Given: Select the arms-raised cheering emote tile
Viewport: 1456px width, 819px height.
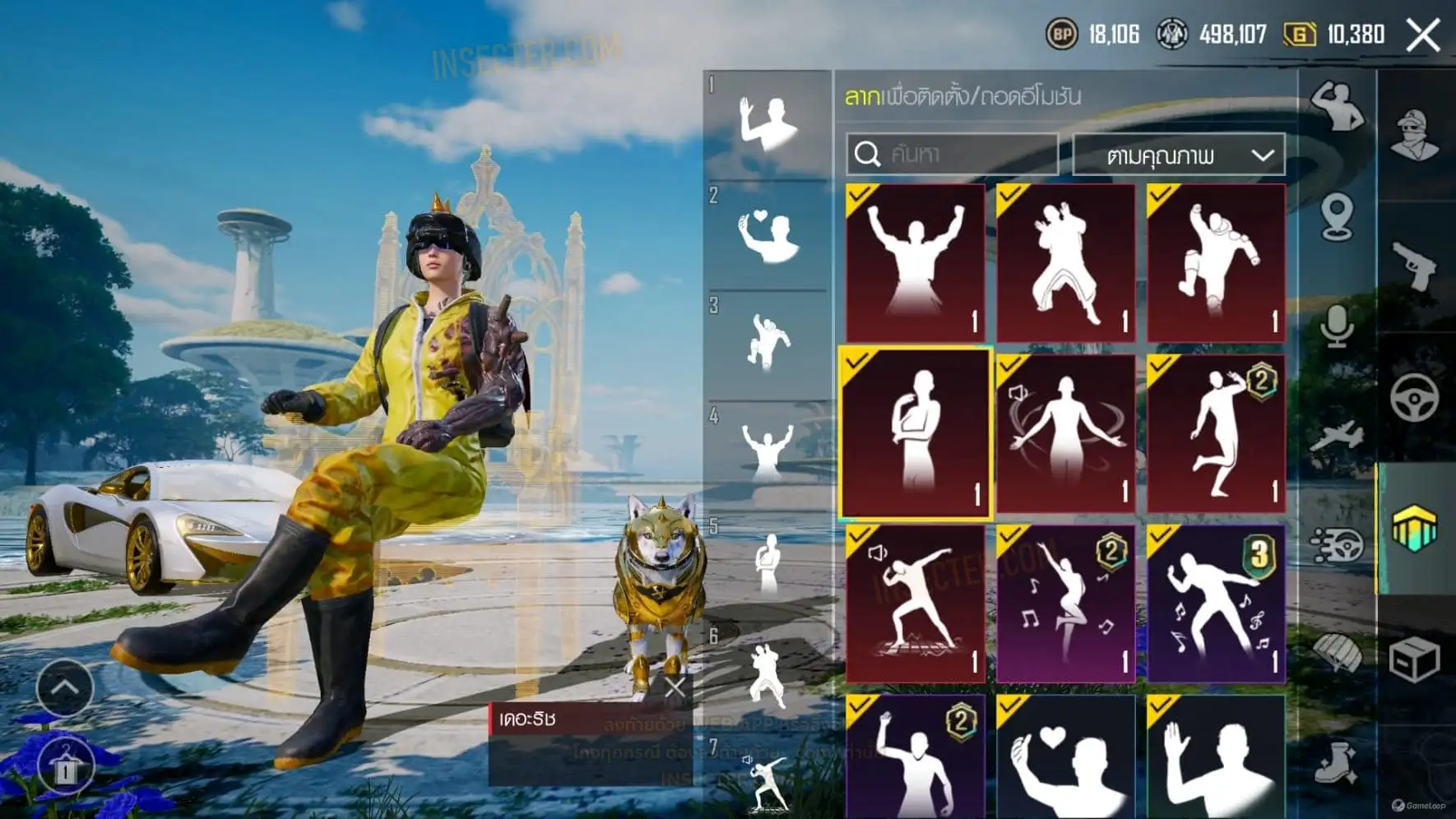Looking at the screenshot, I should pyautogui.click(x=915, y=262).
